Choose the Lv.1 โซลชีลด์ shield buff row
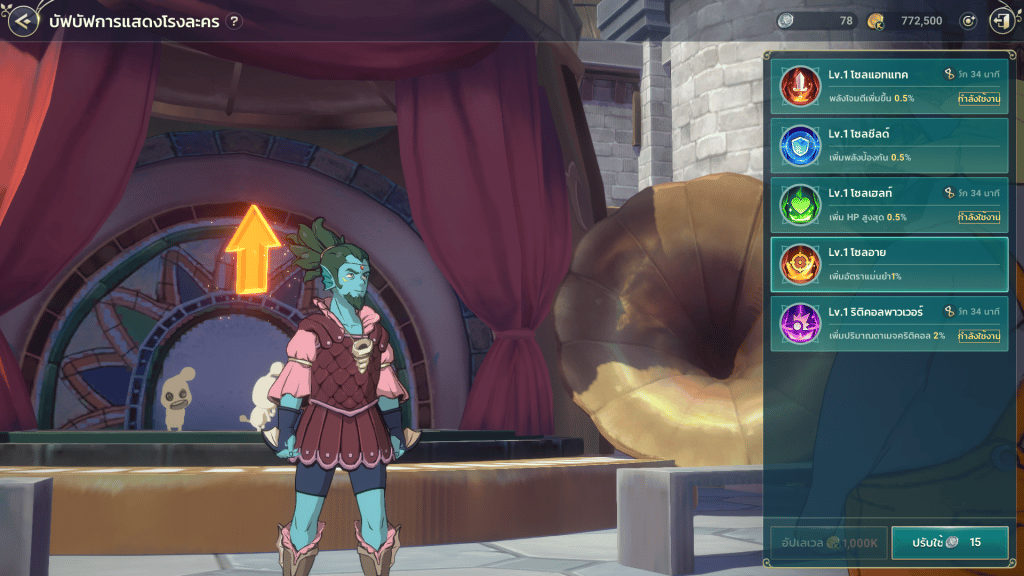1024x576 pixels. (889, 145)
